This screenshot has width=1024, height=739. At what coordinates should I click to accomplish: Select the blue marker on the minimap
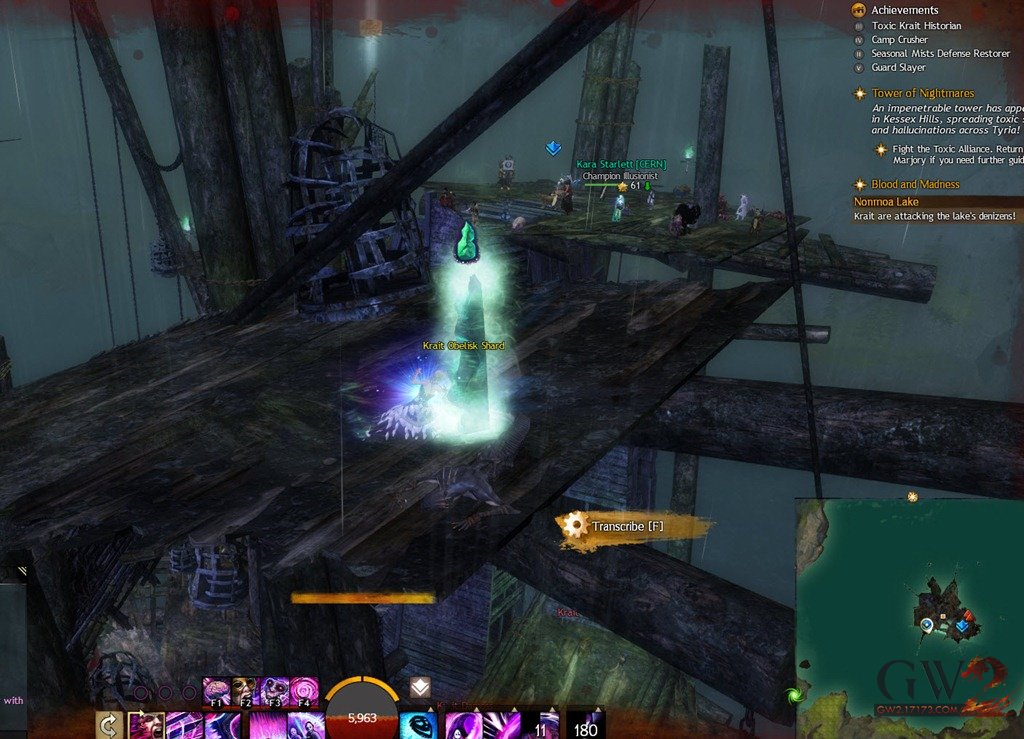pyautogui.click(x=962, y=627)
